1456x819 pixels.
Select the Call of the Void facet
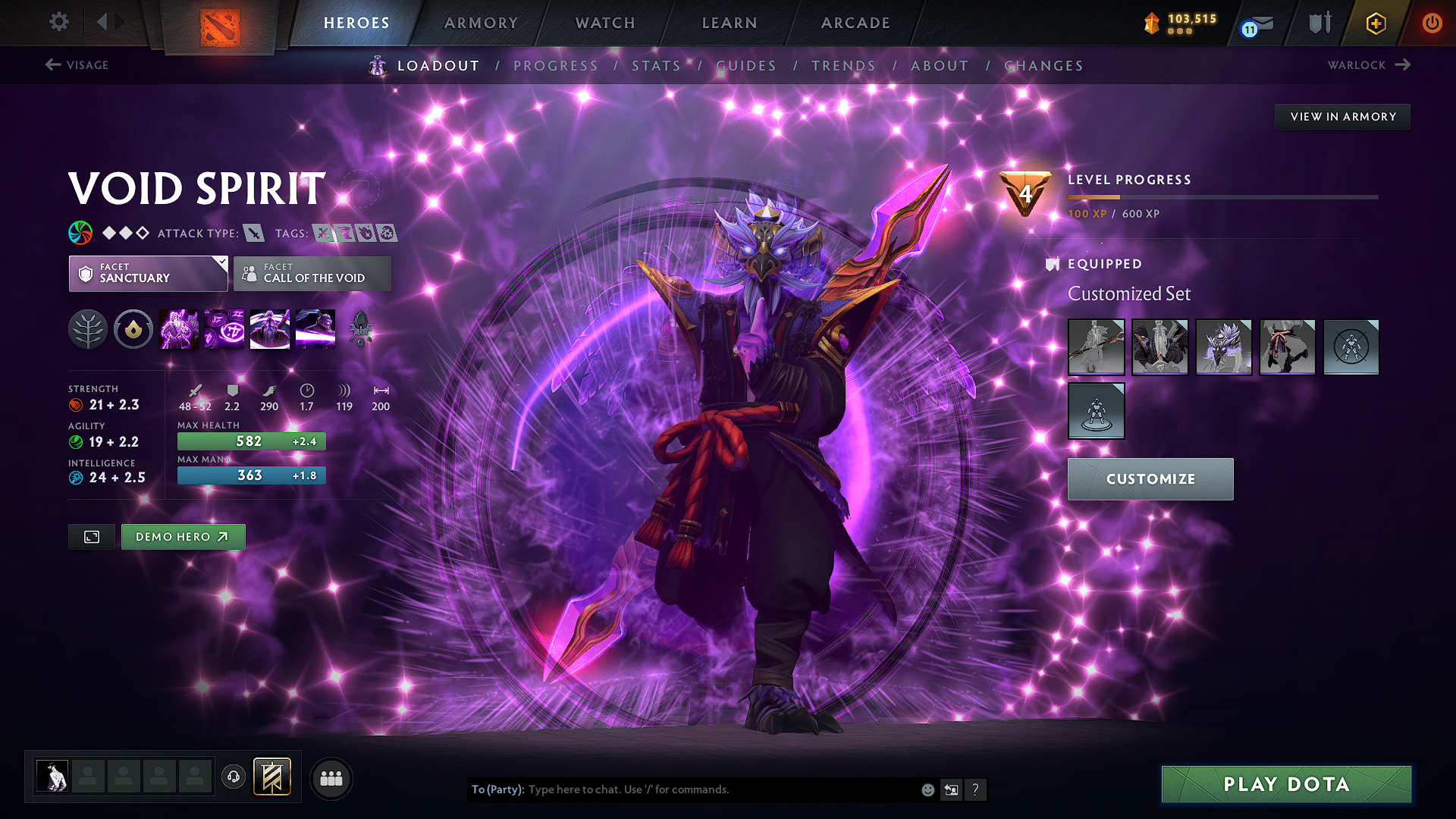(312, 273)
